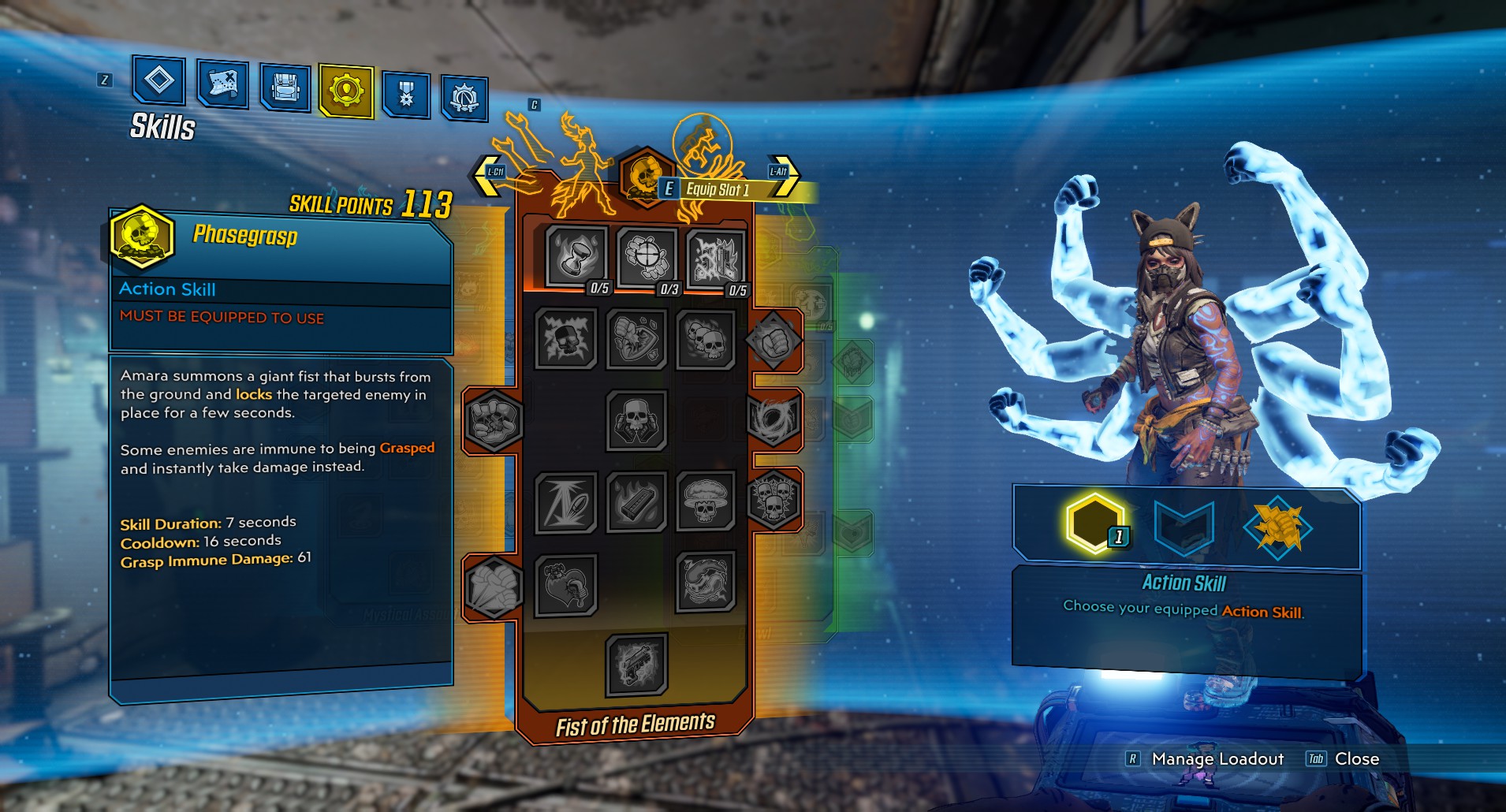The width and height of the screenshot is (1506, 812).
Task: Open the medal Guardian Rank tab
Action: [x=406, y=95]
